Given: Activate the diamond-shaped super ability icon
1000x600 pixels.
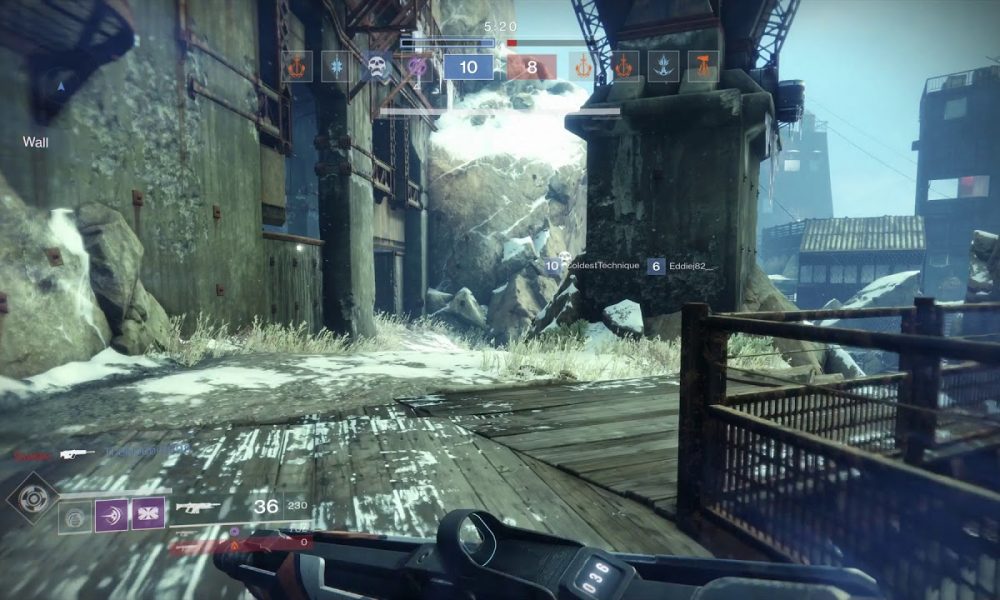Looking at the screenshot, I should [x=29, y=498].
